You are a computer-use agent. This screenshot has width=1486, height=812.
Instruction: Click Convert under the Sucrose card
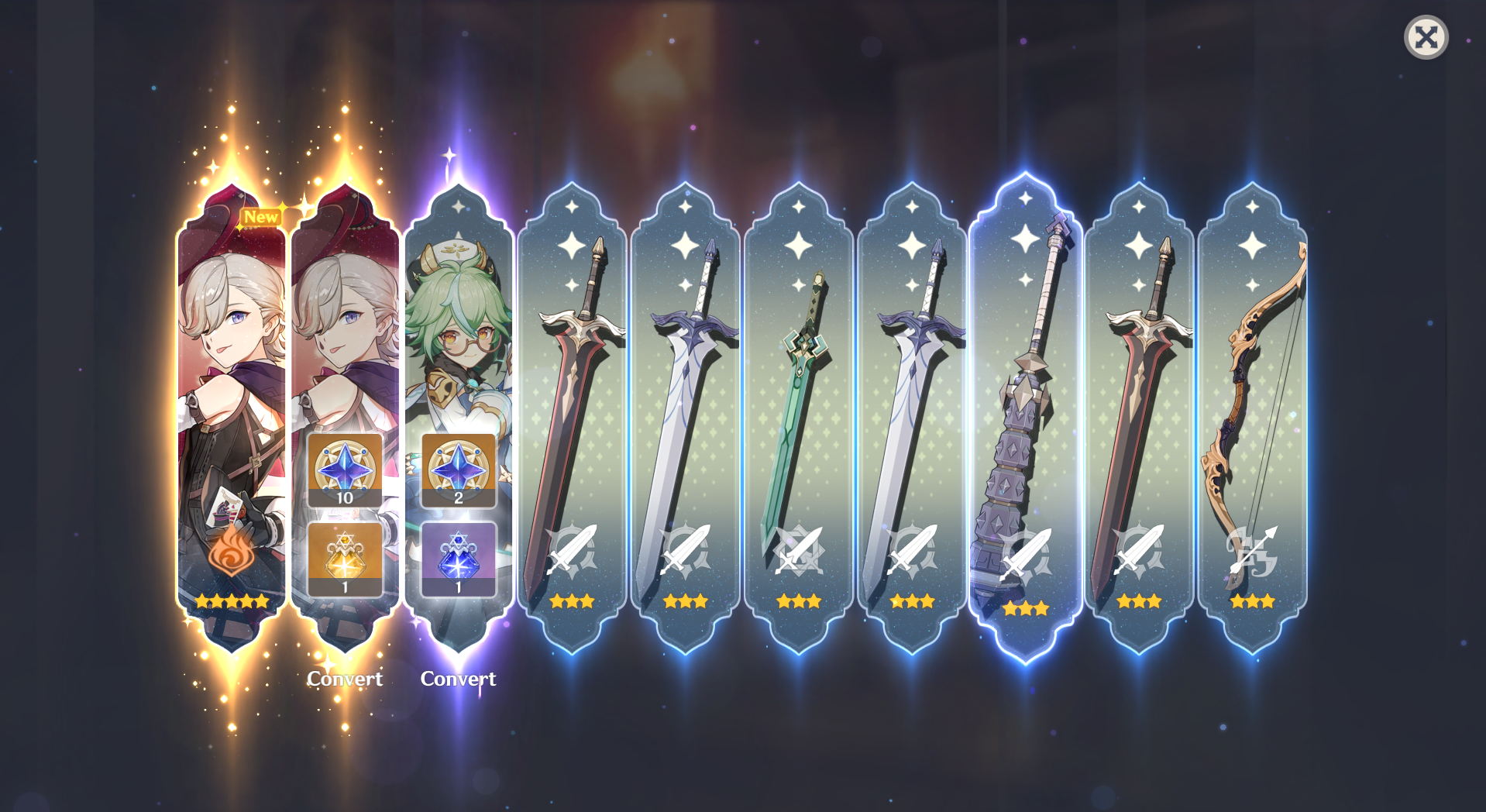457,678
